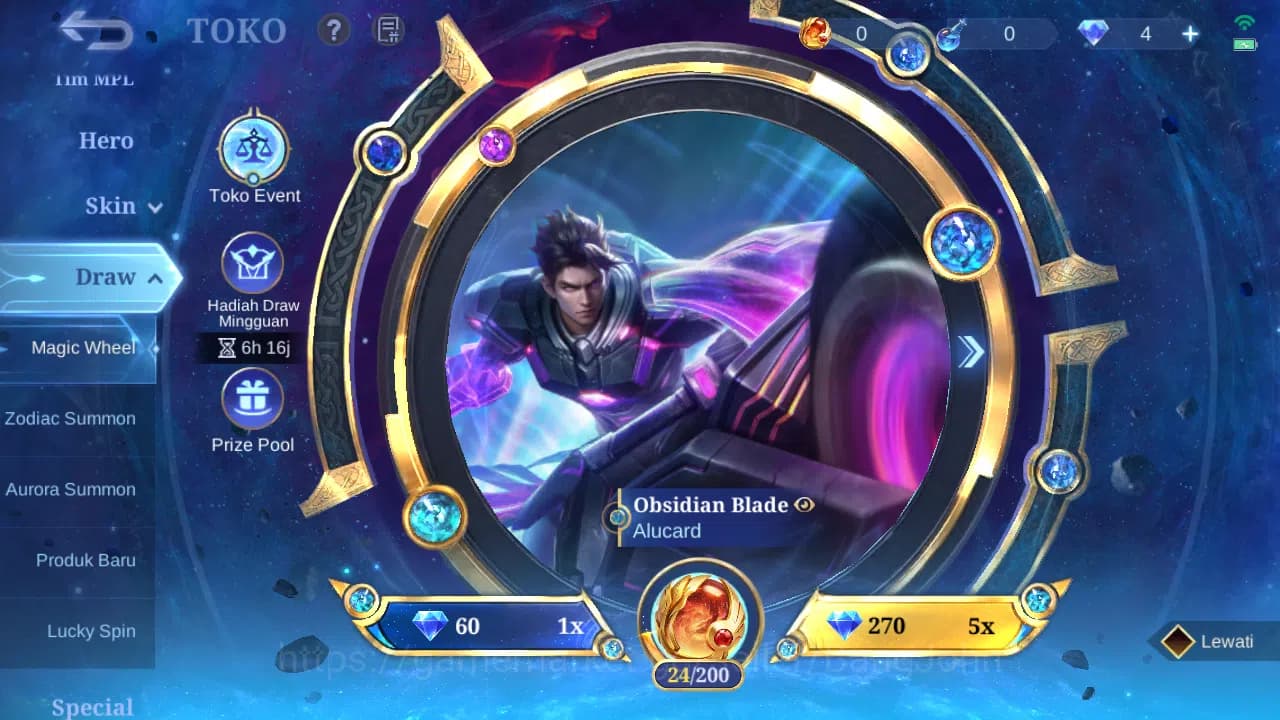Click the diamond currency icon in top bar

(x=1093, y=33)
